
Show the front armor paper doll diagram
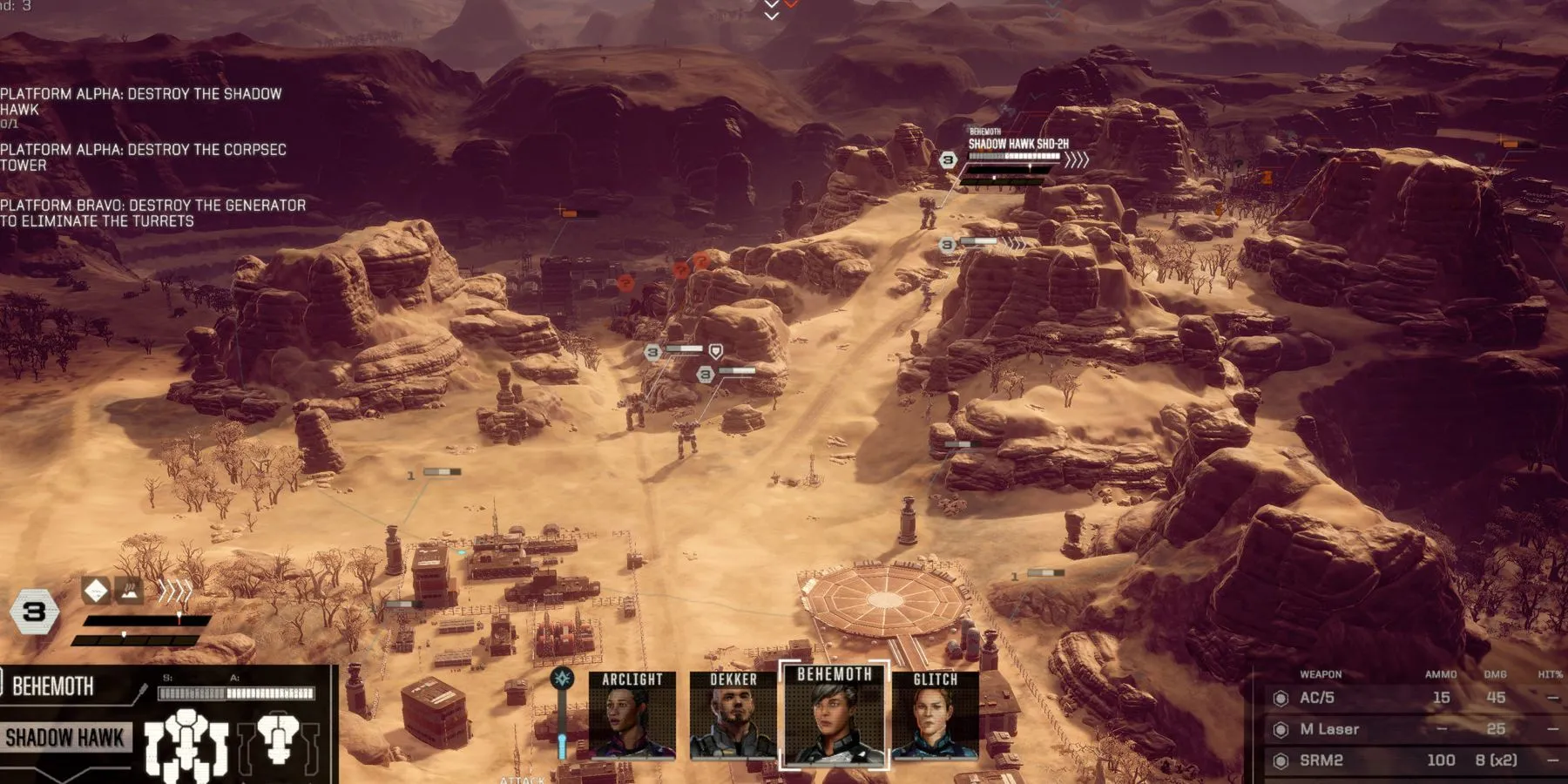186,743
